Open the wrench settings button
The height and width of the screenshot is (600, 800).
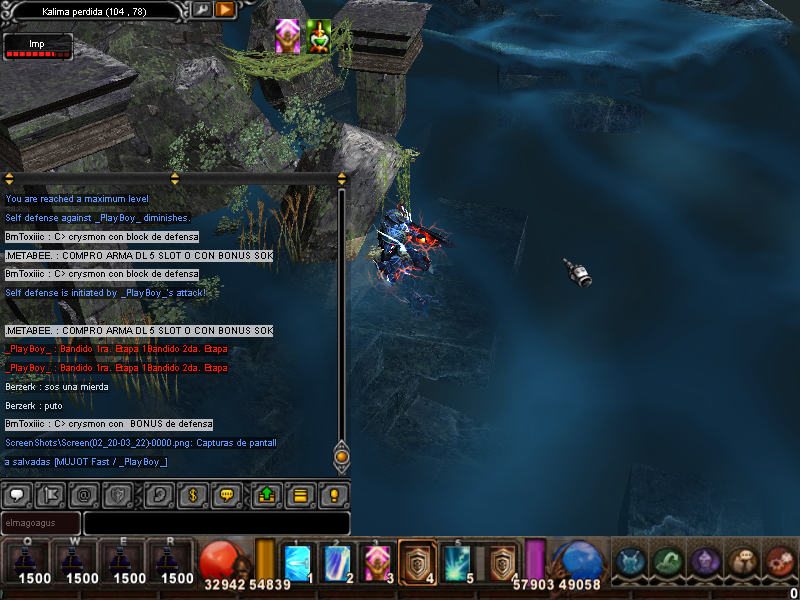(x=202, y=10)
